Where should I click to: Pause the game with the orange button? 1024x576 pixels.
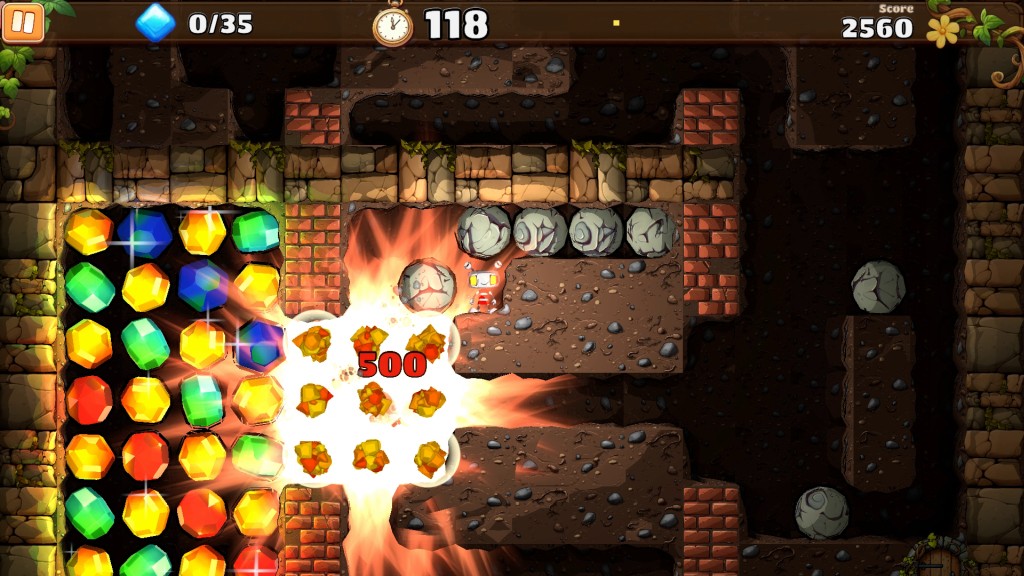(23, 22)
